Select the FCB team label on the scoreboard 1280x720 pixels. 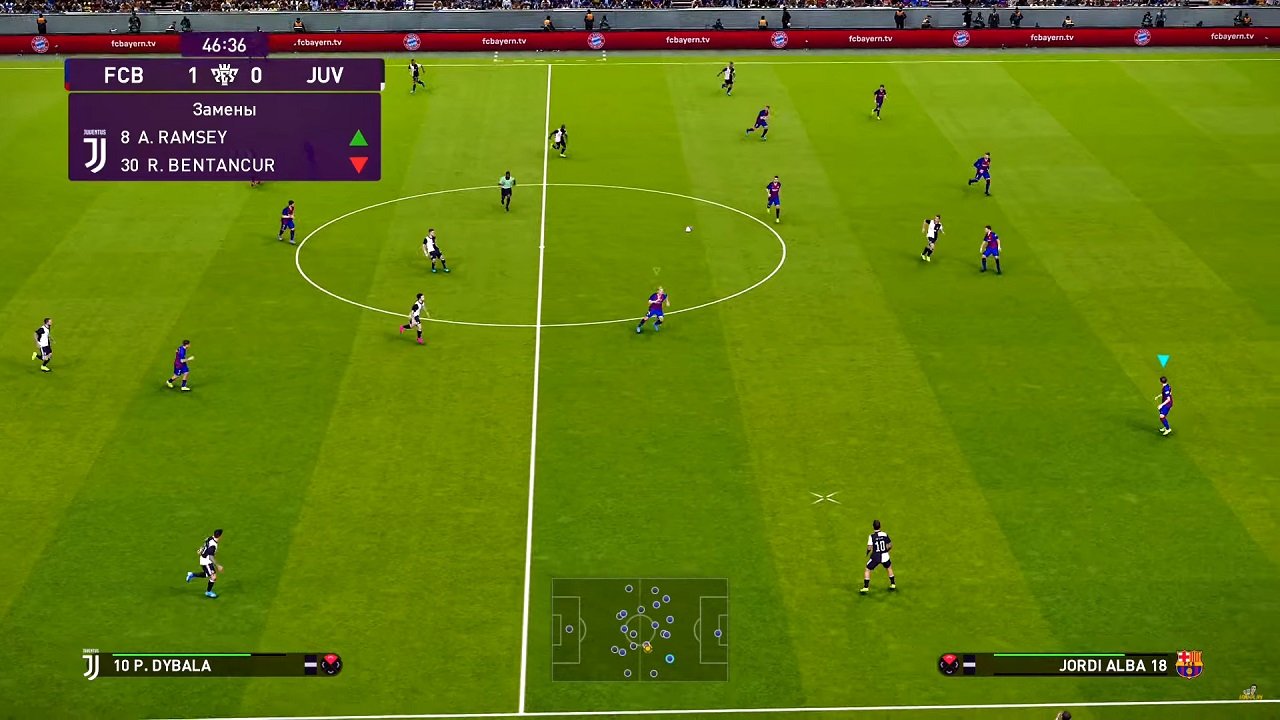coord(124,74)
